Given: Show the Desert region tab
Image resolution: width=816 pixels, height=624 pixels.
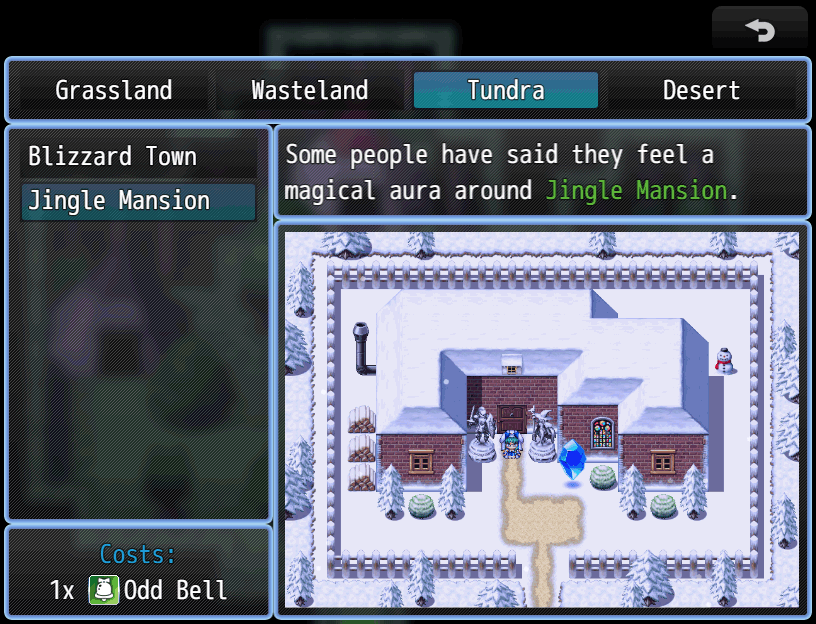Looking at the screenshot, I should click(x=701, y=91).
